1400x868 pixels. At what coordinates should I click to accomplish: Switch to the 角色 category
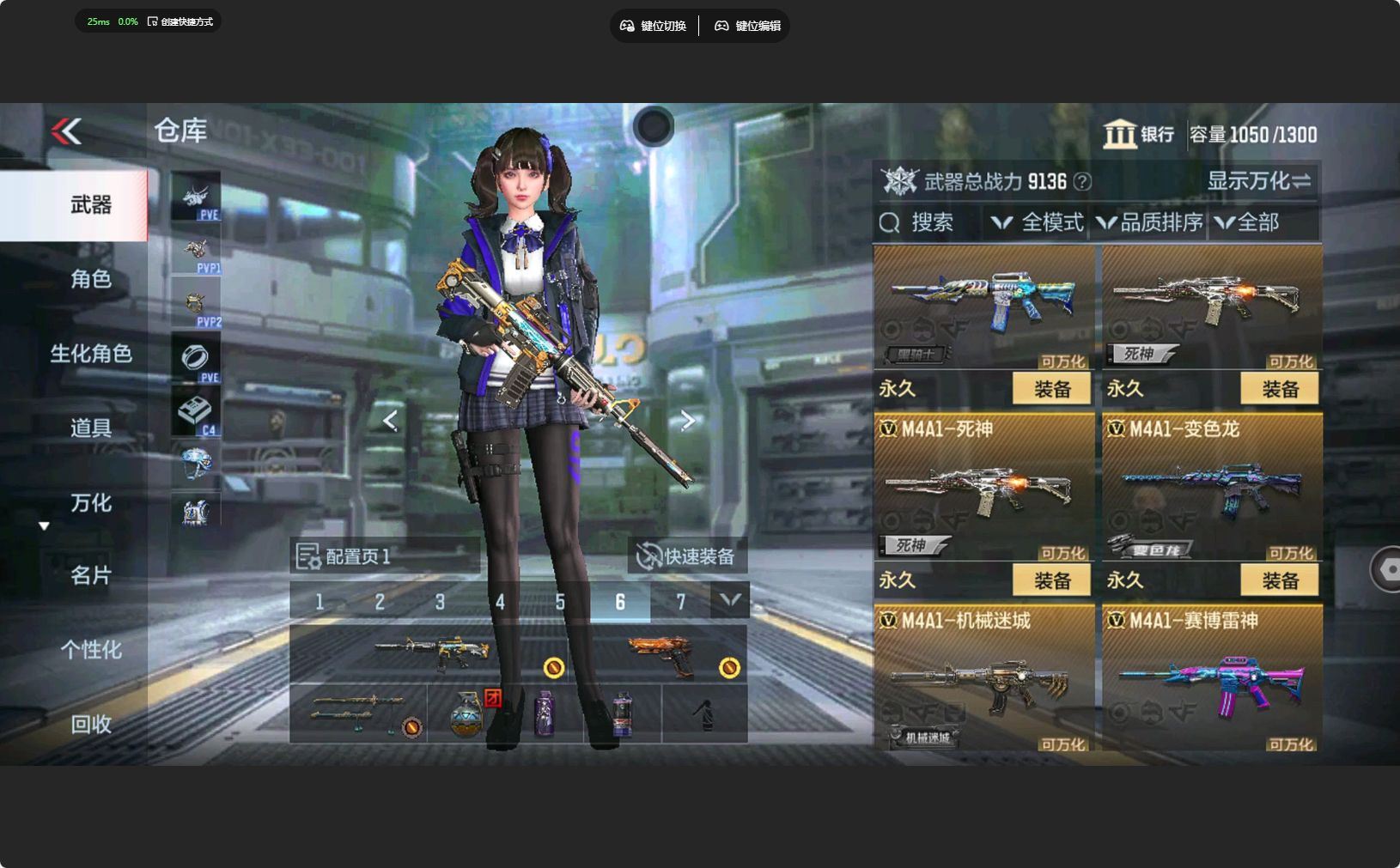point(90,279)
